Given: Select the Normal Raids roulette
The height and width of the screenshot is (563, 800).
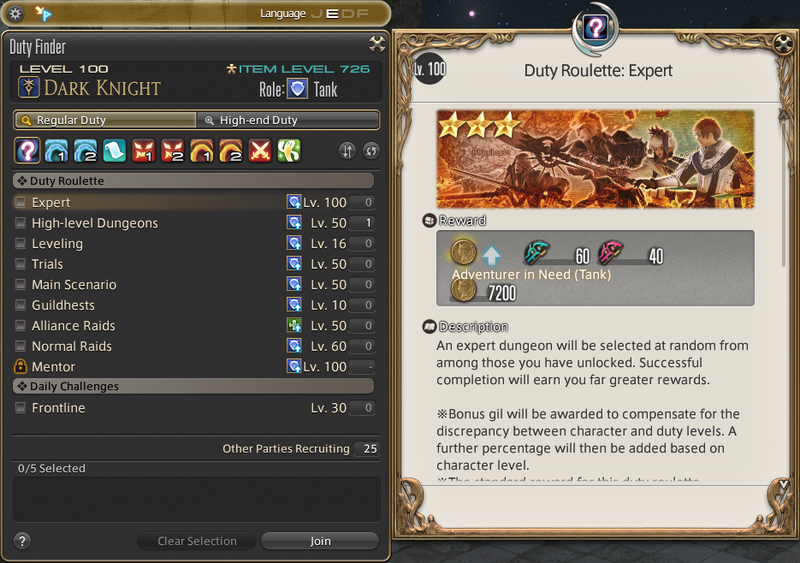Looking at the screenshot, I should (20, 346).
